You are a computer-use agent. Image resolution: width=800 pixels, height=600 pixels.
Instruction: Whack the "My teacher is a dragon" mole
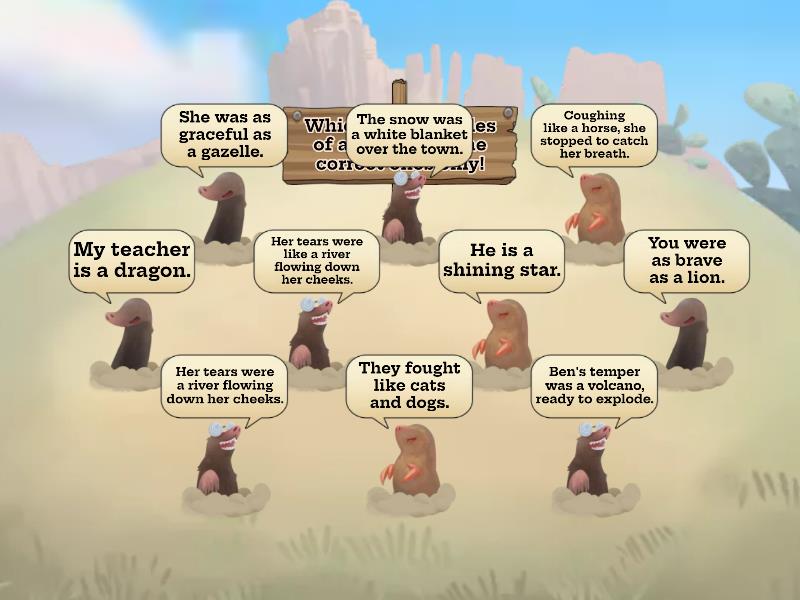[133, 333]
